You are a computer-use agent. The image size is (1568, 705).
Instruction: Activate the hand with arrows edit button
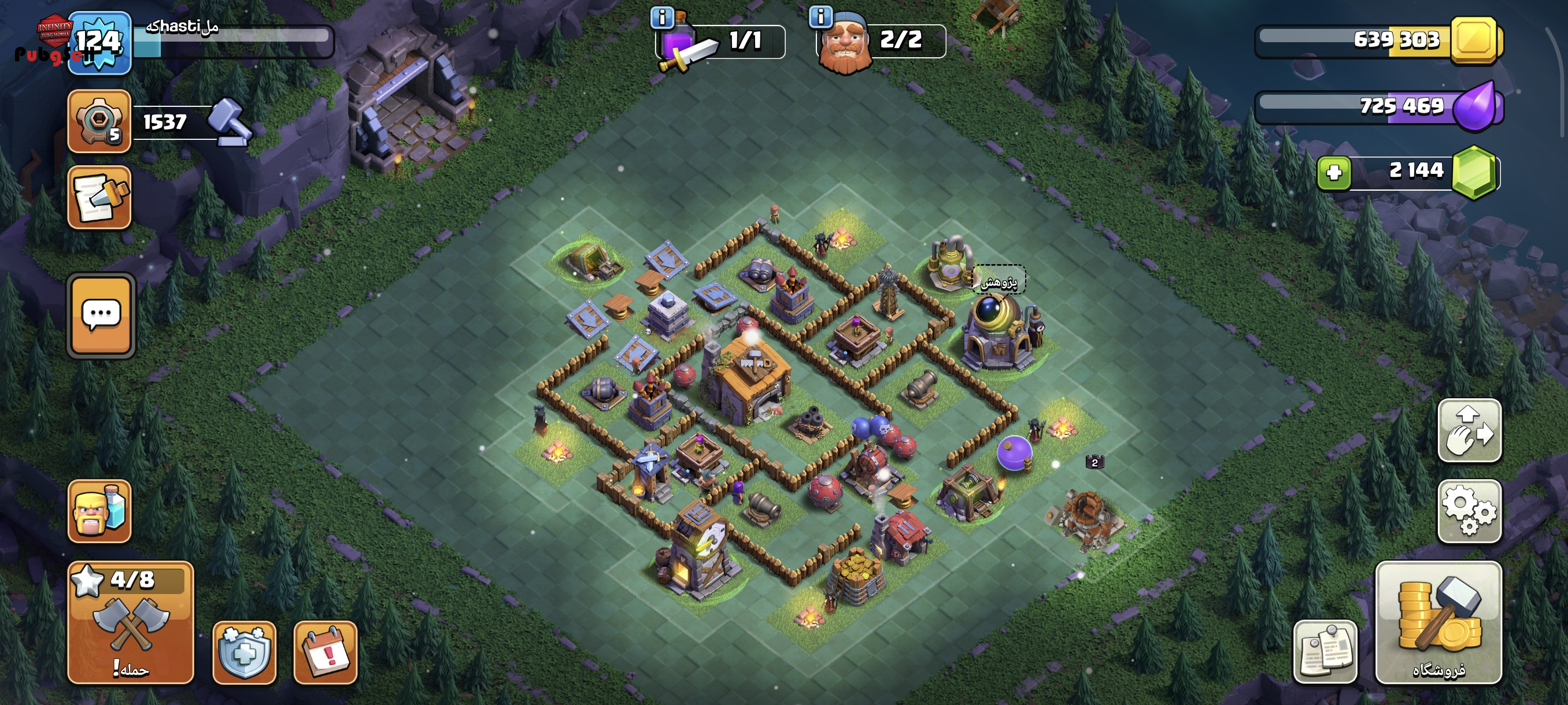pyautogui.click(x=1469, y=431)
